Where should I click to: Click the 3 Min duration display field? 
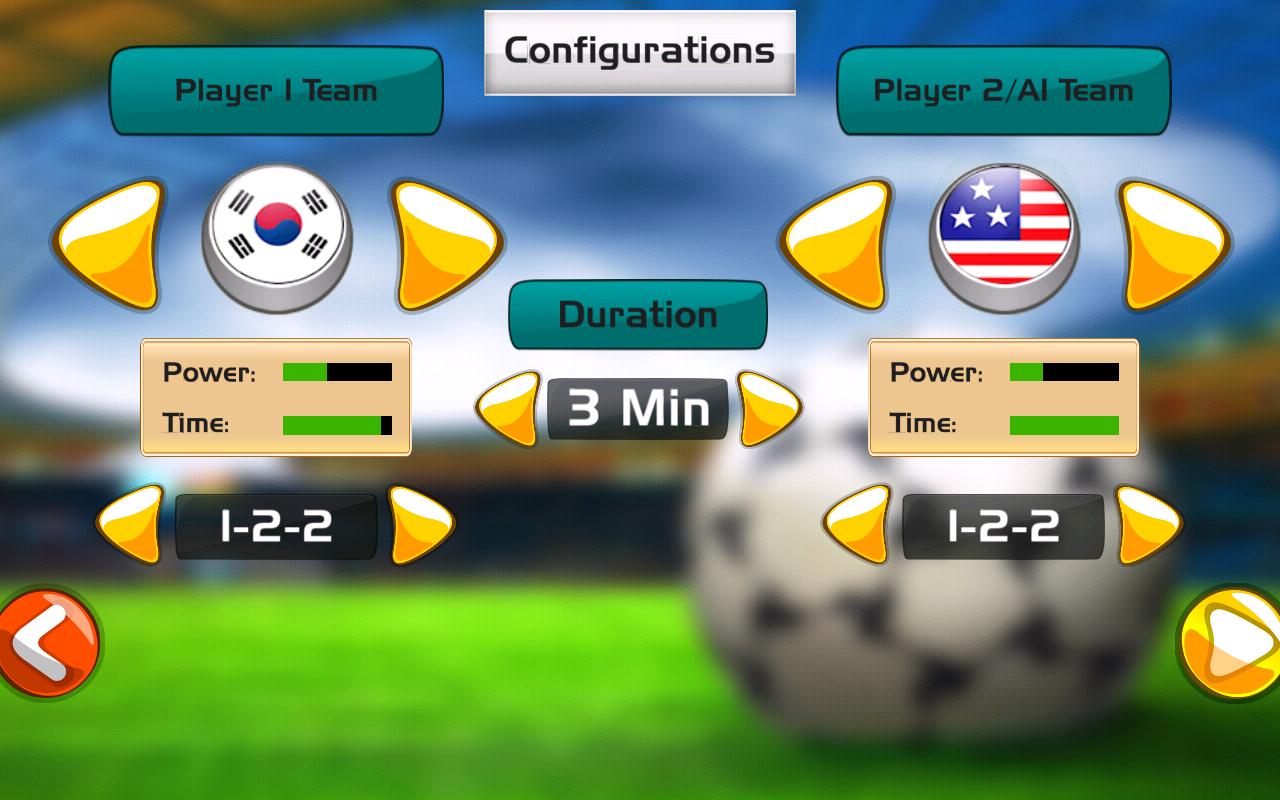click(637, 408)
